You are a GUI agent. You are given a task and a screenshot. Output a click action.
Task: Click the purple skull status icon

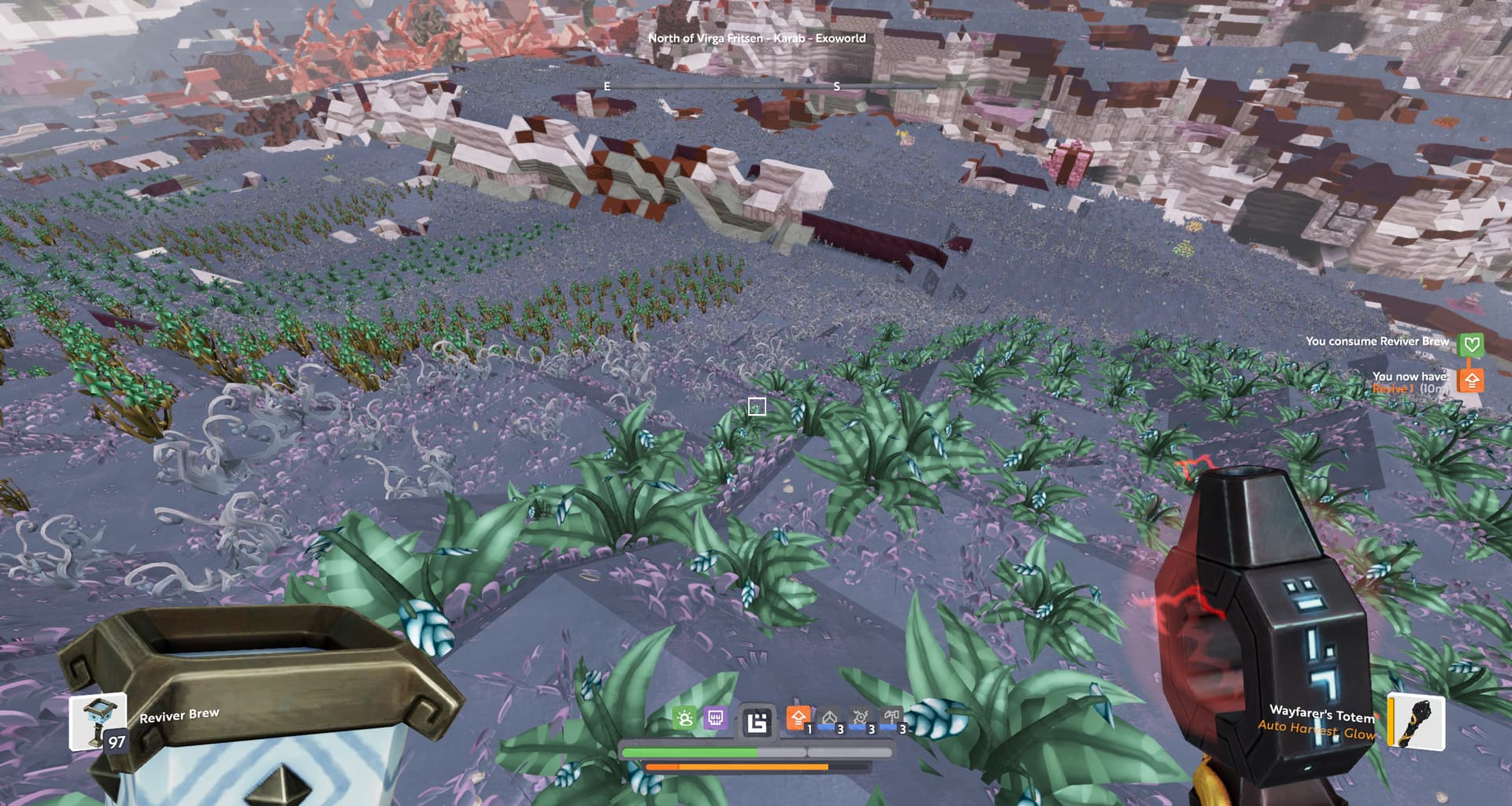coord(715,719)
